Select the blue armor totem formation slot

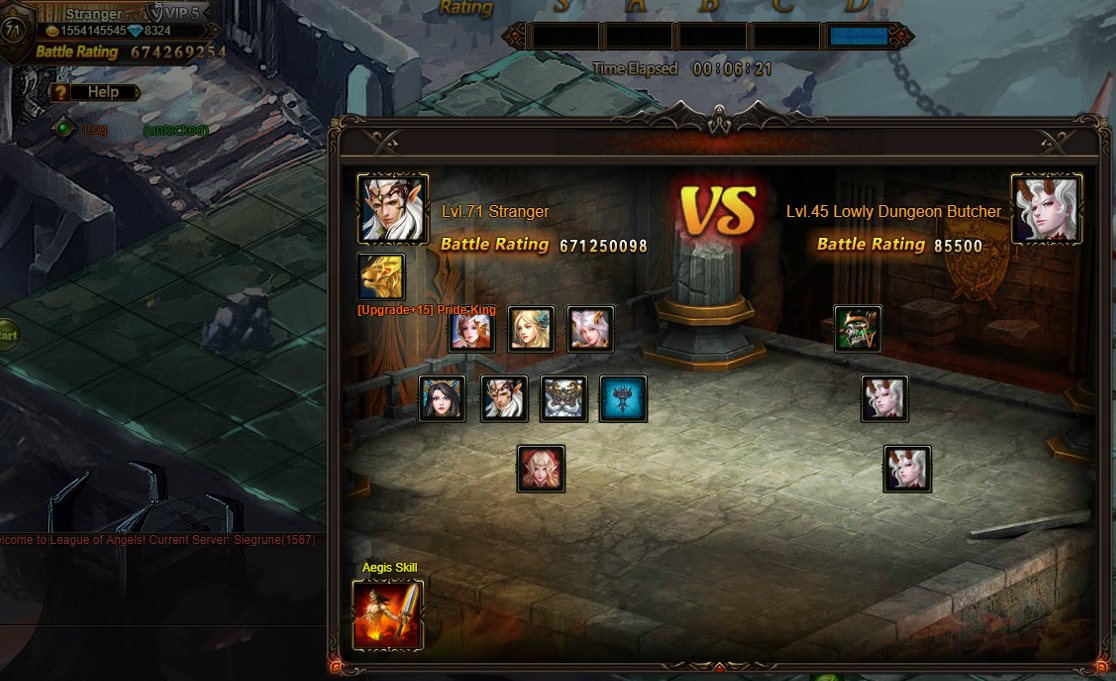click(x=623, y=399)
